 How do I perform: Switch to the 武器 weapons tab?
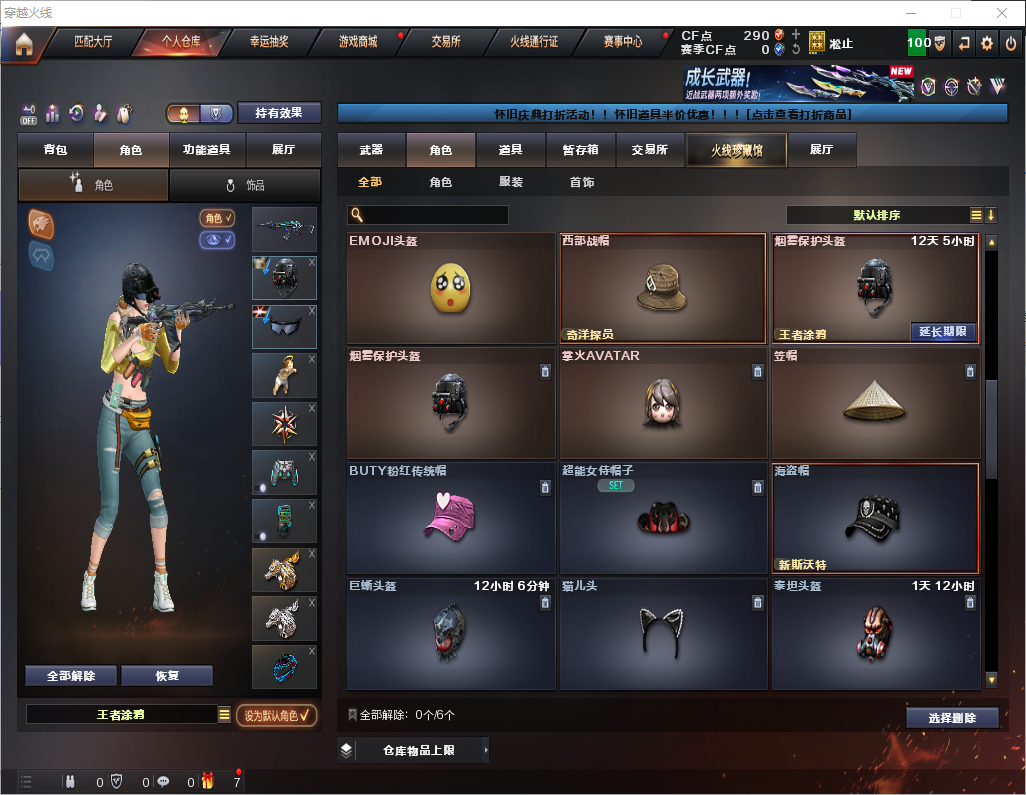click(x=371, y=150)
